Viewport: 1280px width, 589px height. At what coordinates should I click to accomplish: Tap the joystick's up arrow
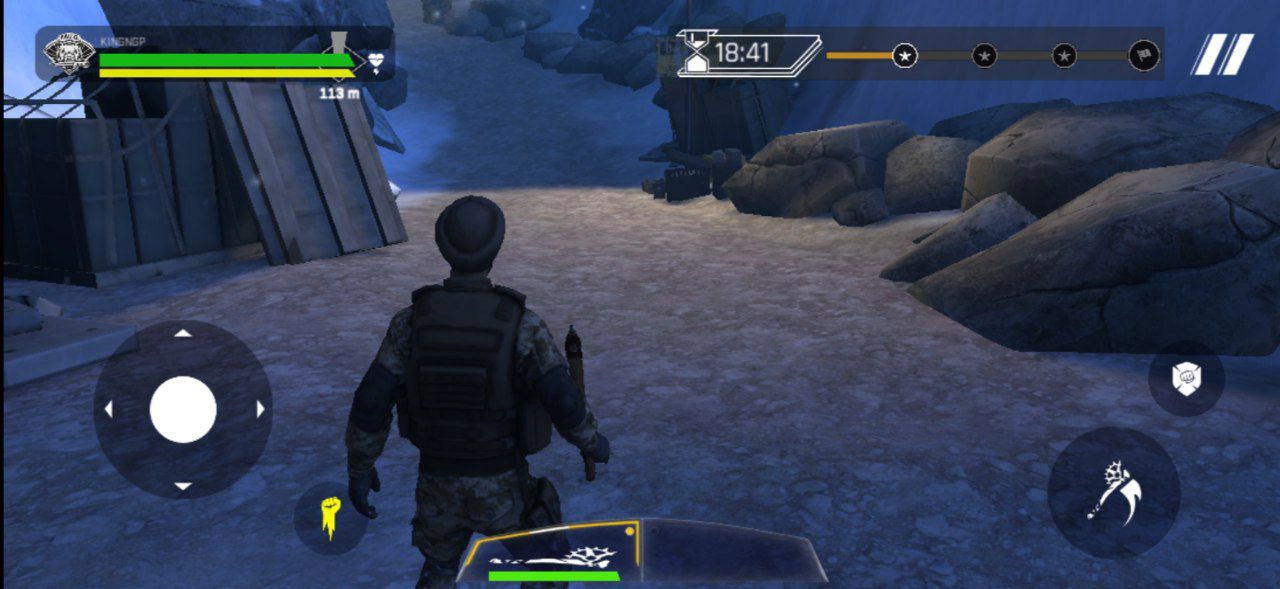tap(183, 334)
